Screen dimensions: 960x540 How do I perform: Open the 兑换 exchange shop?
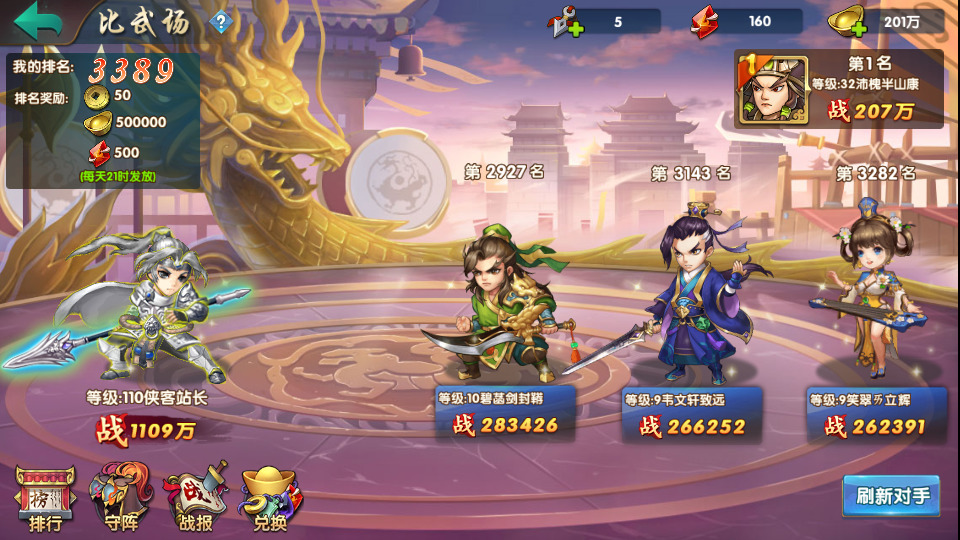pos(268,497)
